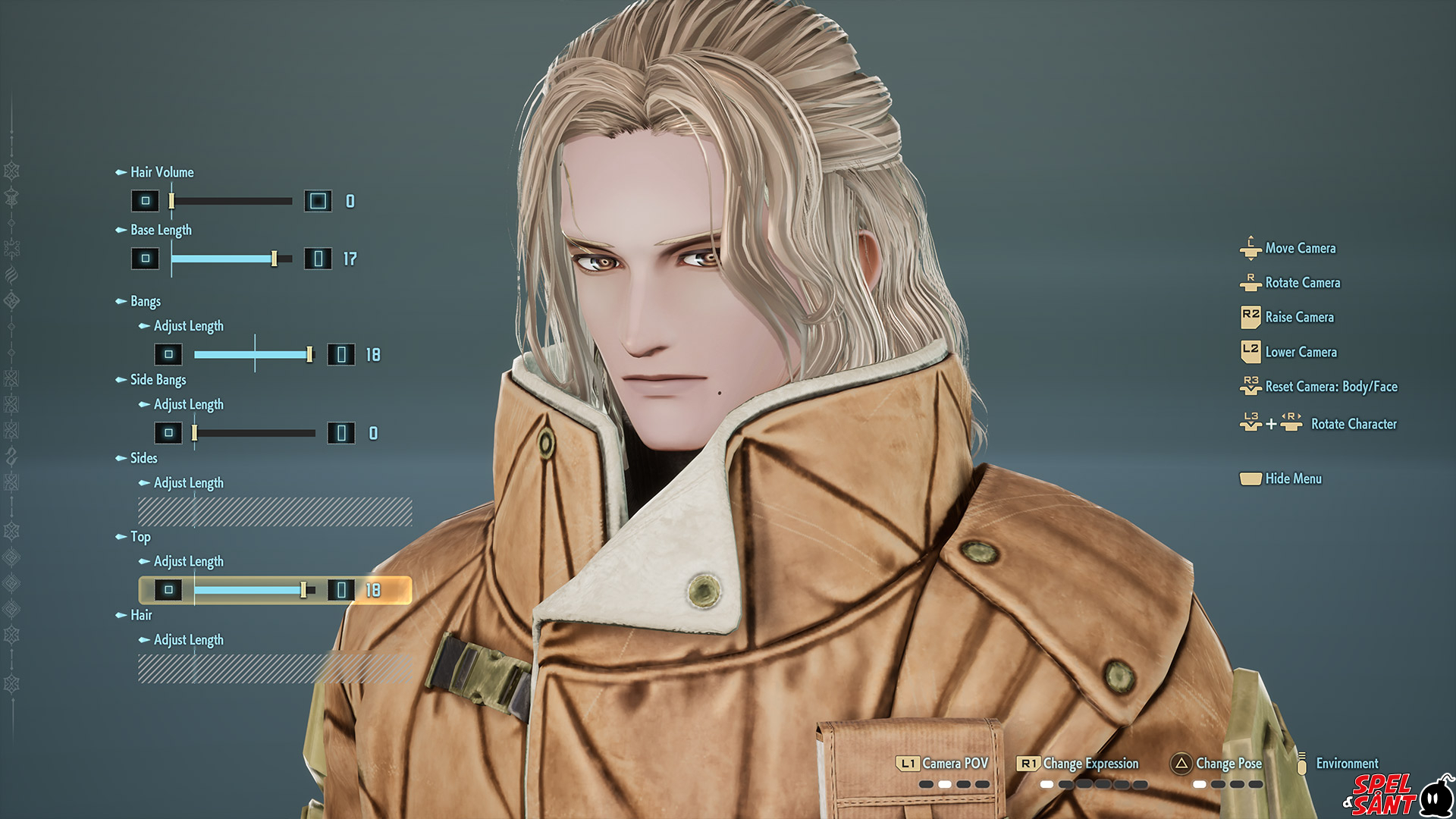The height and width of the screenshot is (819, 1456).
Task: Increase the Hair Volume value
Action: (x=318, y=201)
